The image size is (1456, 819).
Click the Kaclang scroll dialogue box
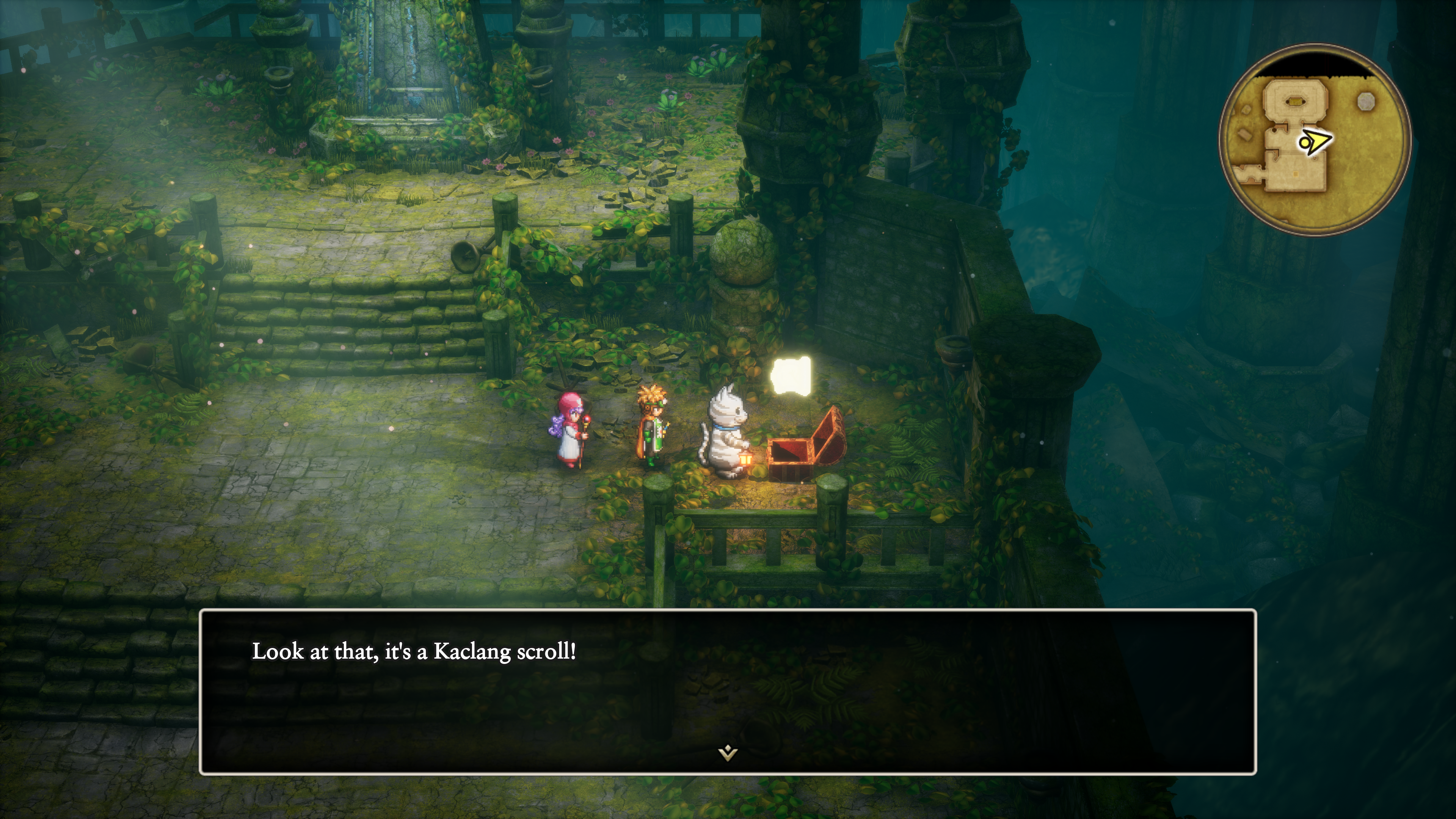(x=728, y=691)
